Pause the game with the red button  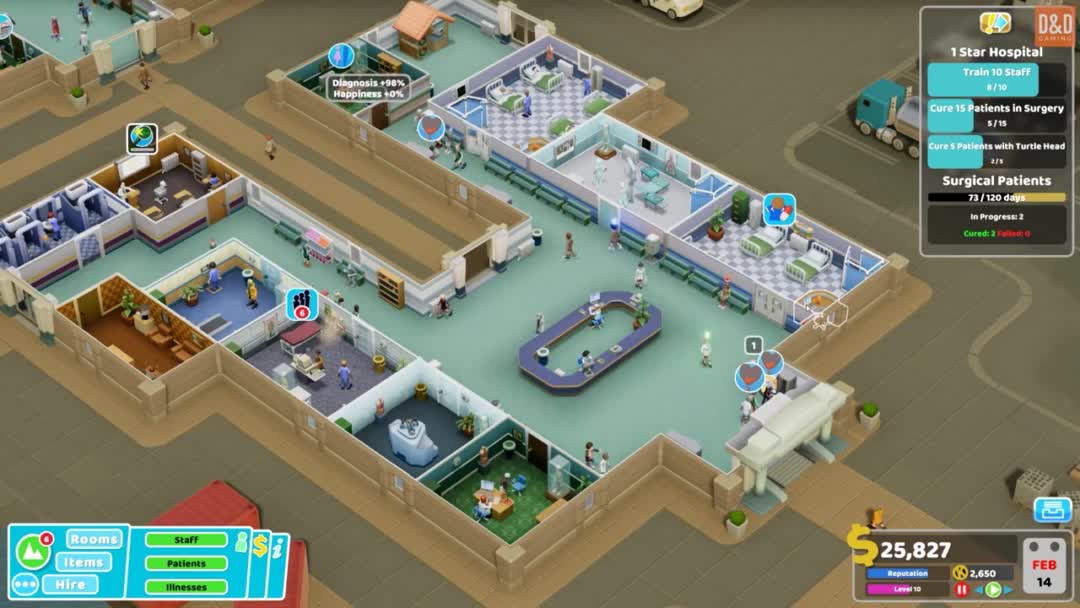[962, 590]
